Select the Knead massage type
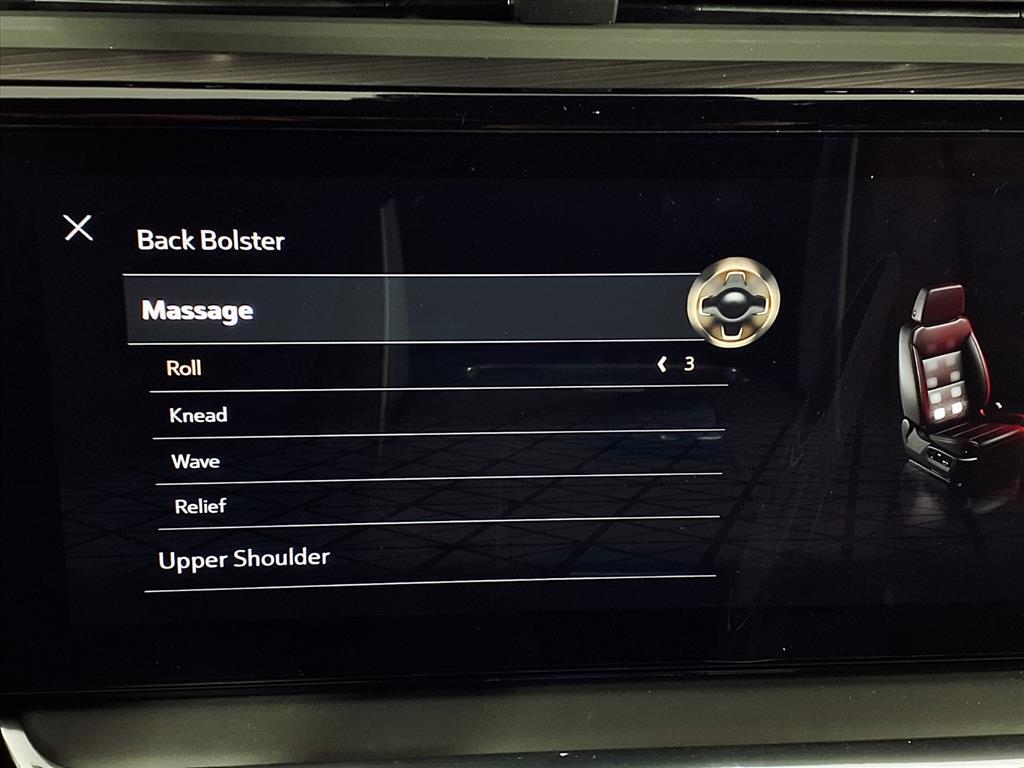 coord(198,415)
